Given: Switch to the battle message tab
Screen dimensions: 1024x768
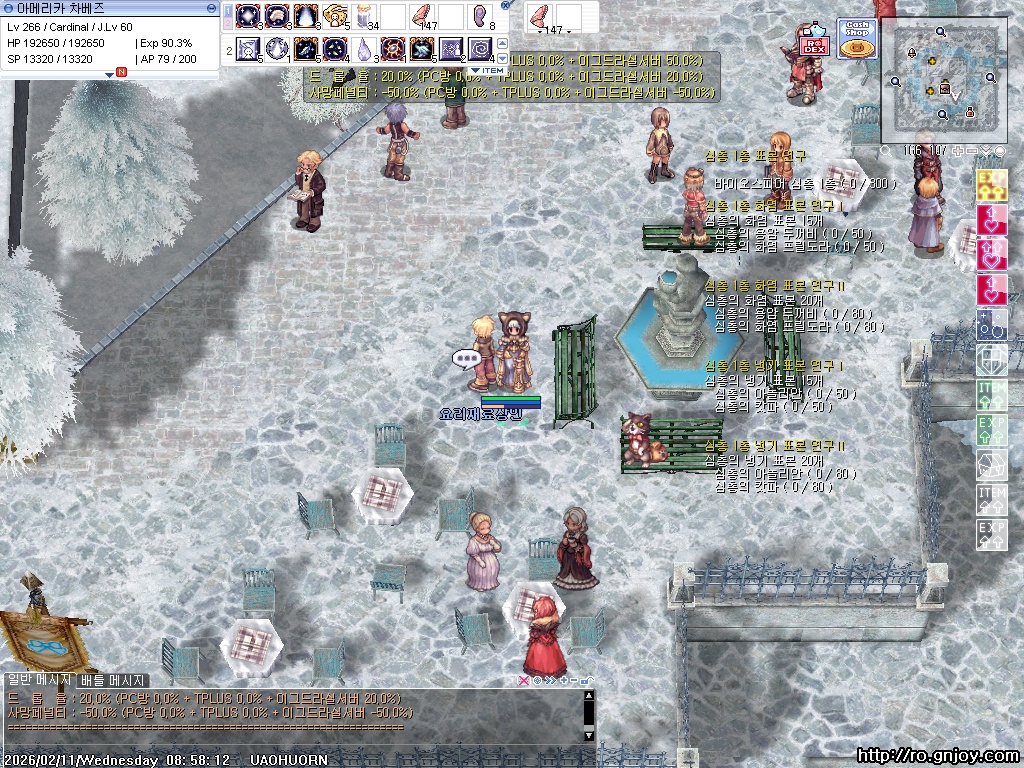Looking at the screenshot, I should 113,681.
